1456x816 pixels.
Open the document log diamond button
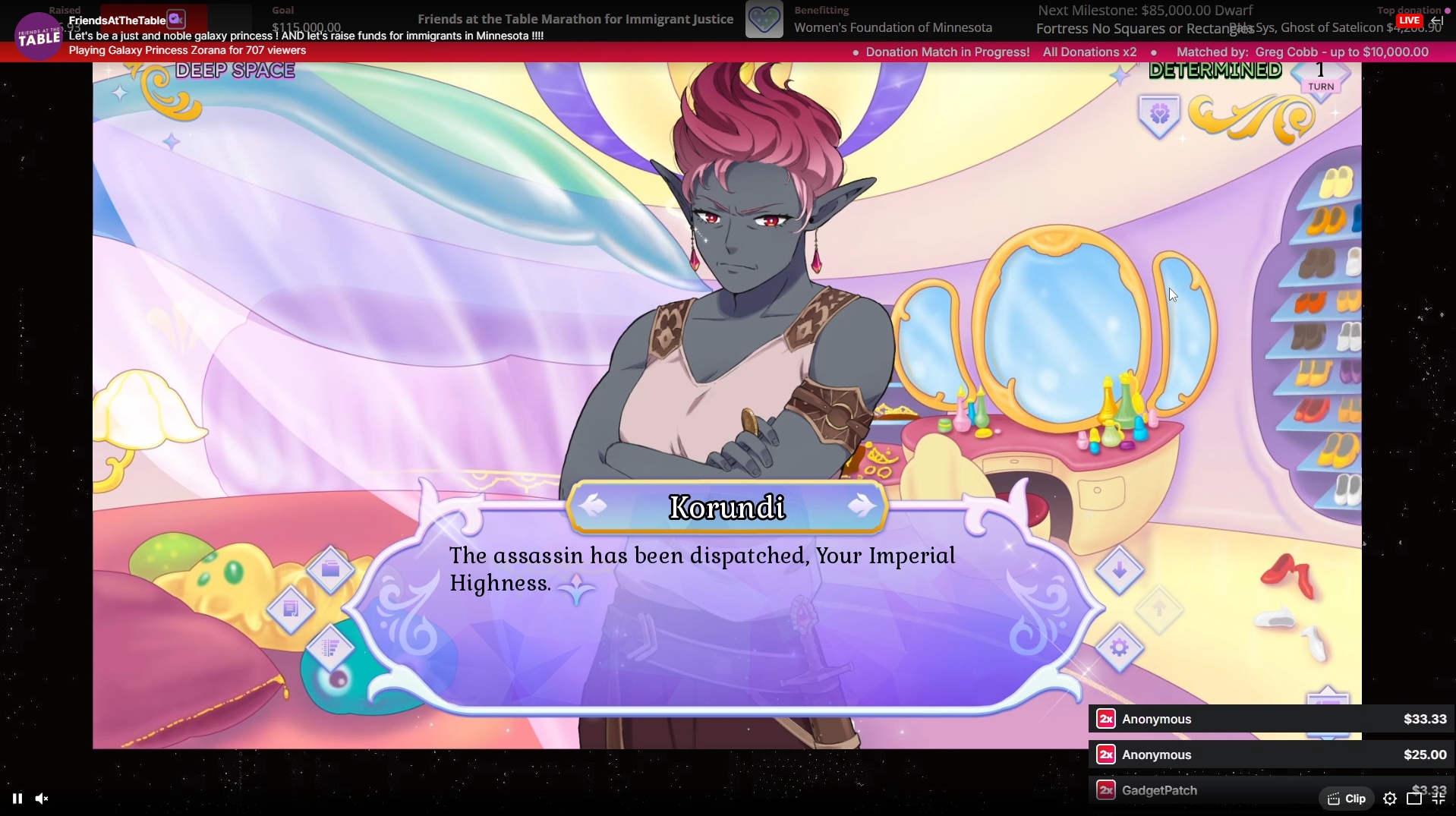coord(291,609)
